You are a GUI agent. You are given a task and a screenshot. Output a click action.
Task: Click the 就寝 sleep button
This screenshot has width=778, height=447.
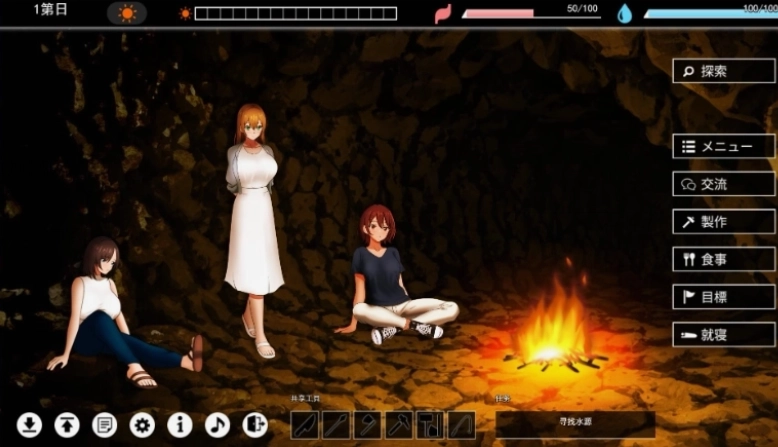click(723, 335)
